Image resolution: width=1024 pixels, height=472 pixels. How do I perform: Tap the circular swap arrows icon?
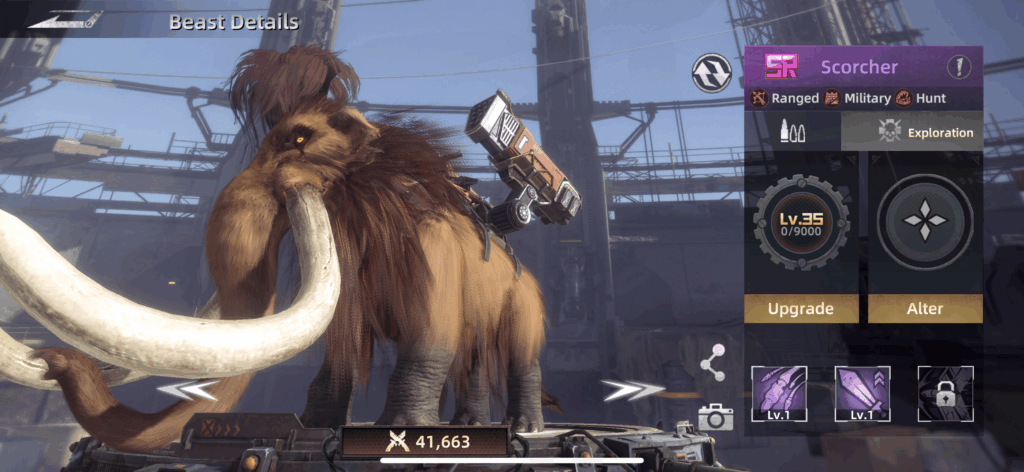(x=710, y=72)
